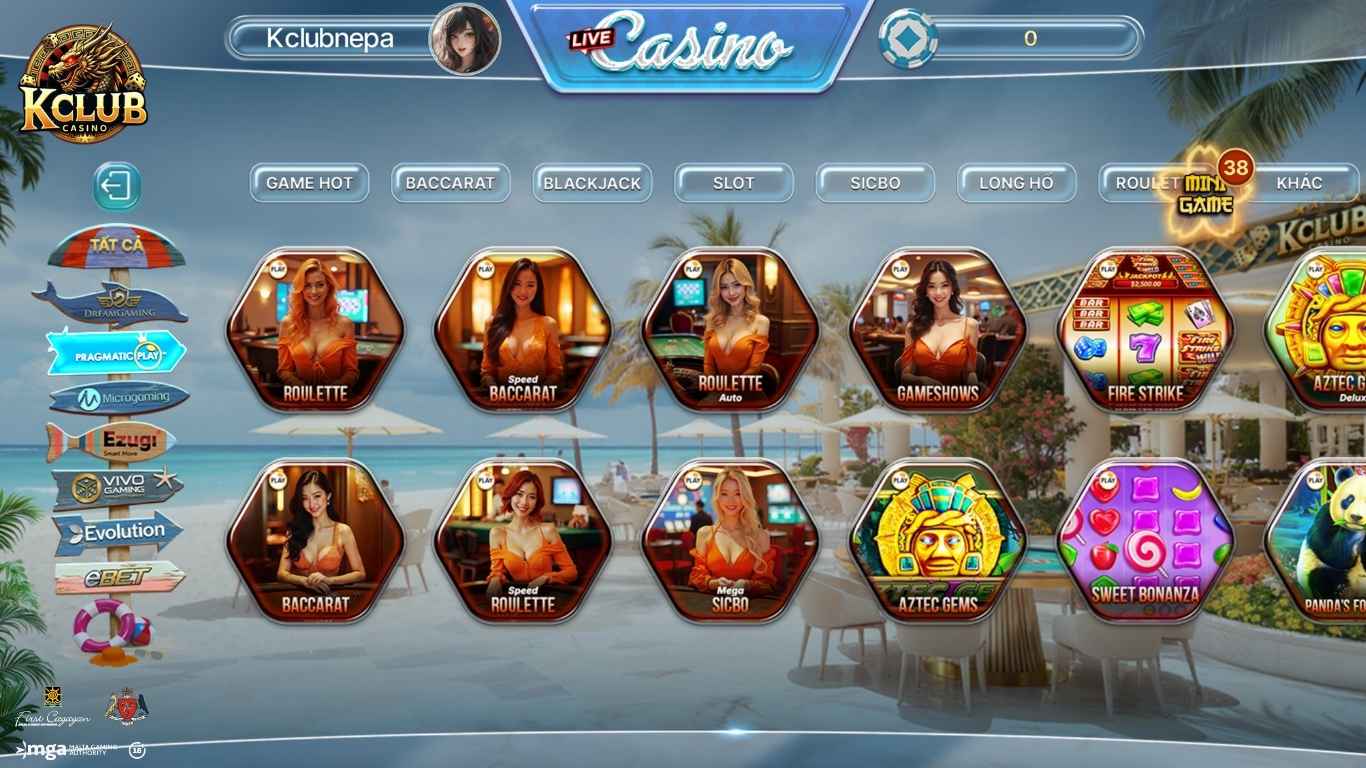Switch to the BACCARAT tab

(x=450, y=183)
